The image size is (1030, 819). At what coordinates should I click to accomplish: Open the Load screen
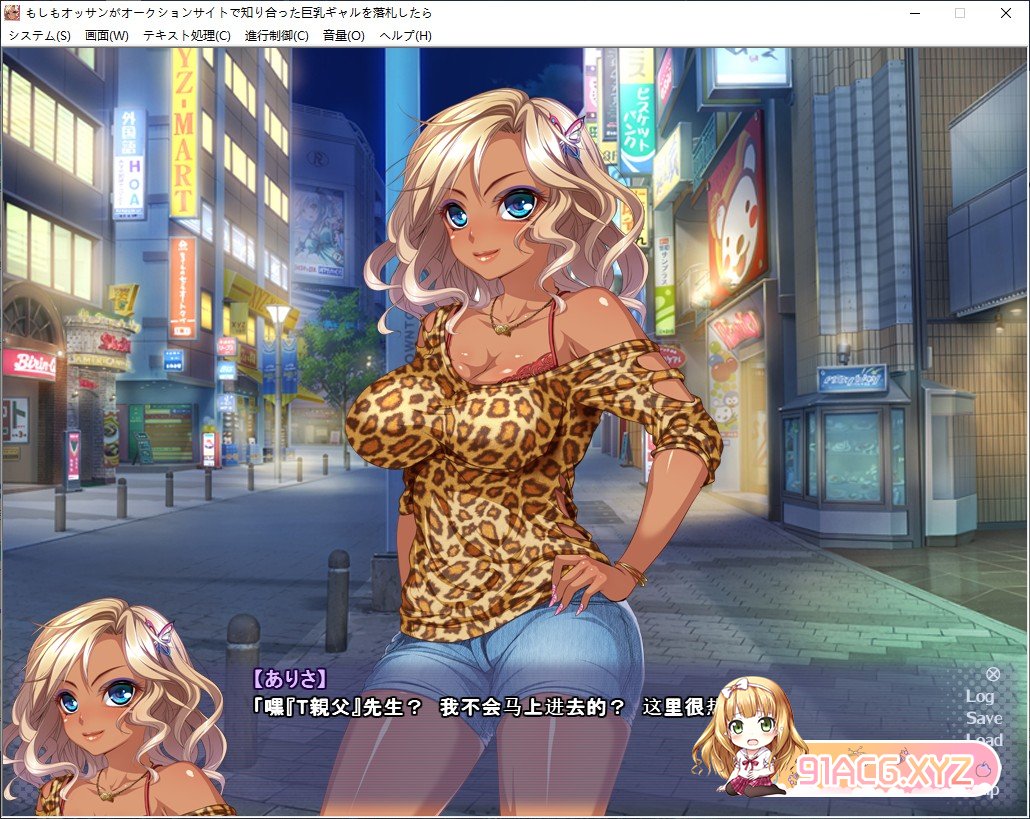click(x=984, y=739)
